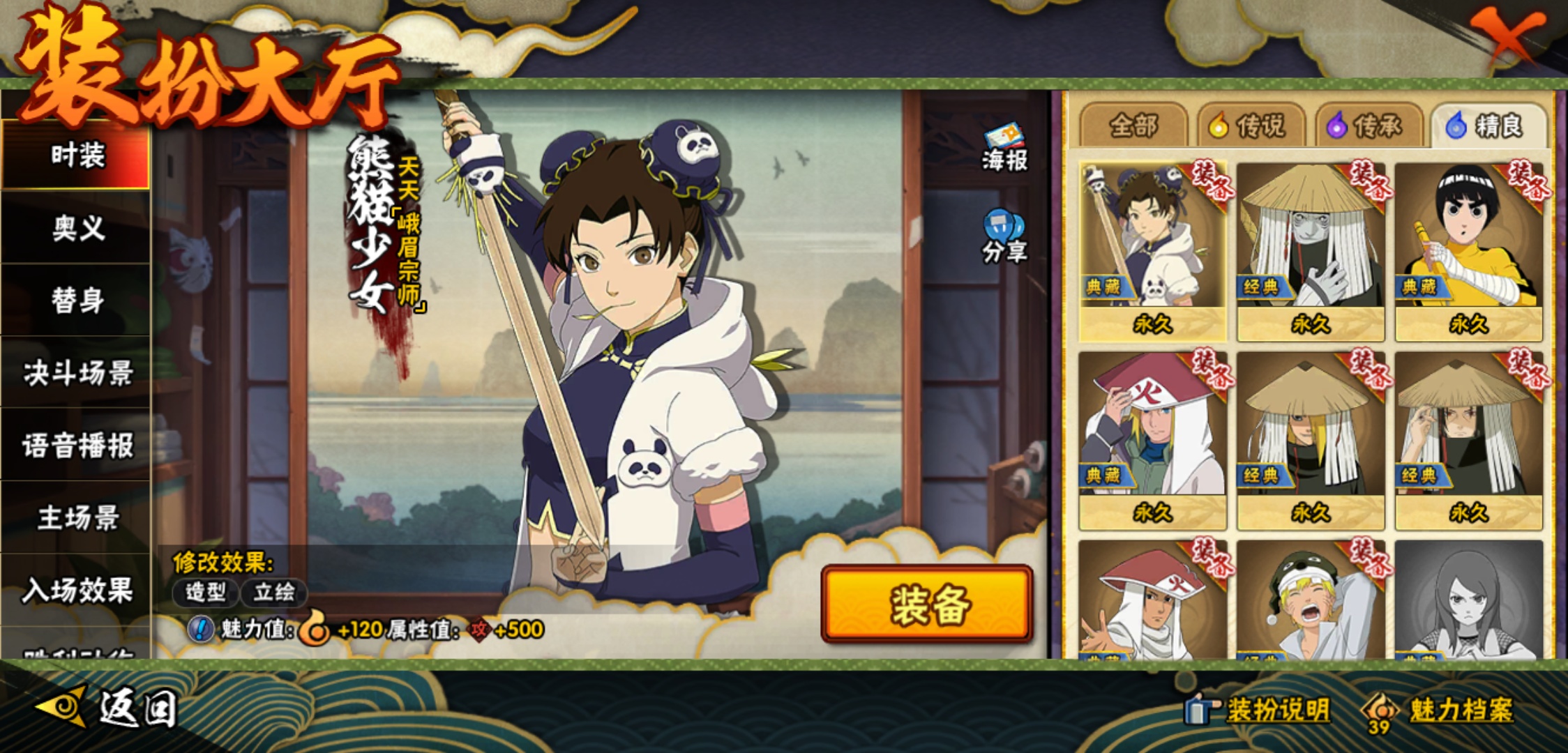Show the 传承 tab costumes

1369,126
